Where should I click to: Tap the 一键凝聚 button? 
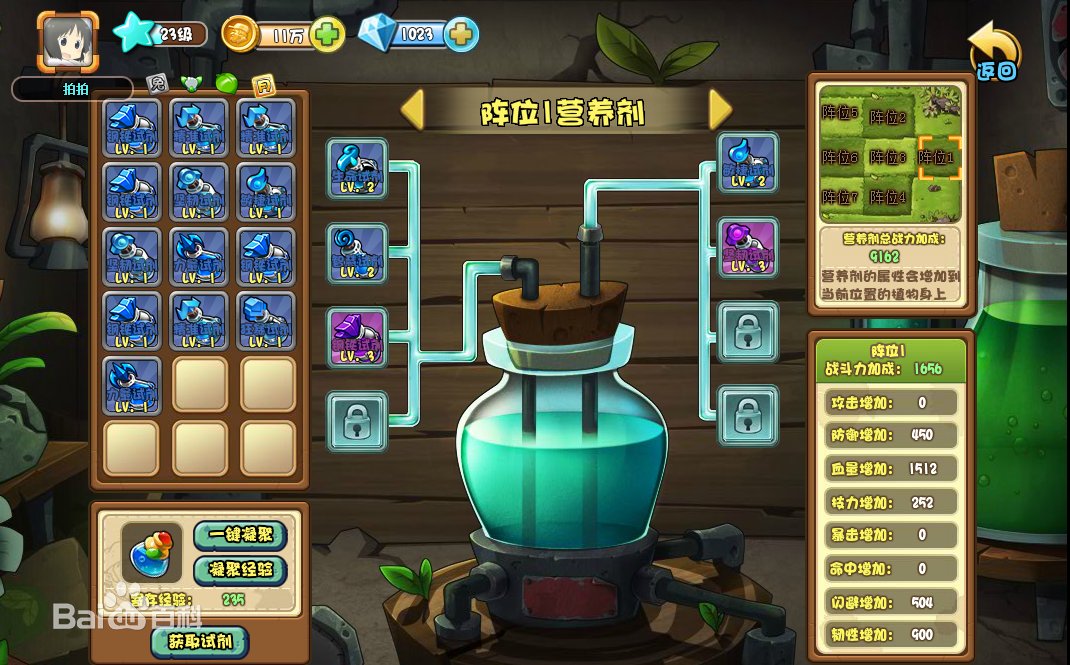pyautogui.click(x=239, y=535)
